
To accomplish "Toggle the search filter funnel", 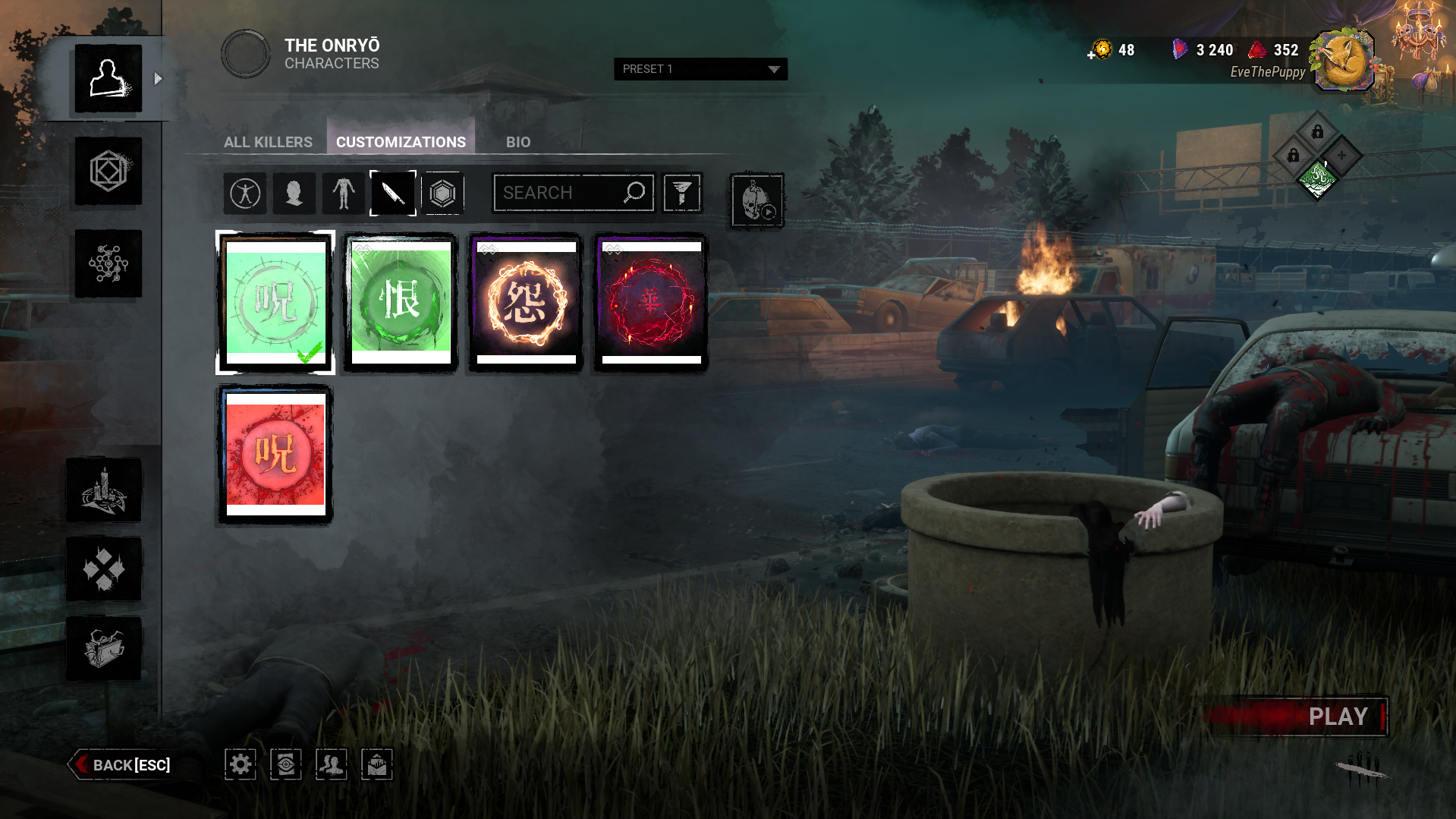I will (x=681, y=193).
